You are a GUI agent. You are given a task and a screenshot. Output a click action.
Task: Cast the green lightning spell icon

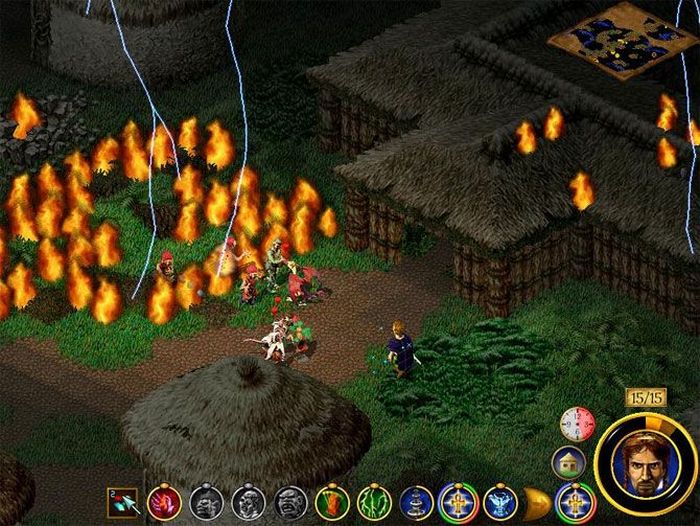click(x=373, y=500)
